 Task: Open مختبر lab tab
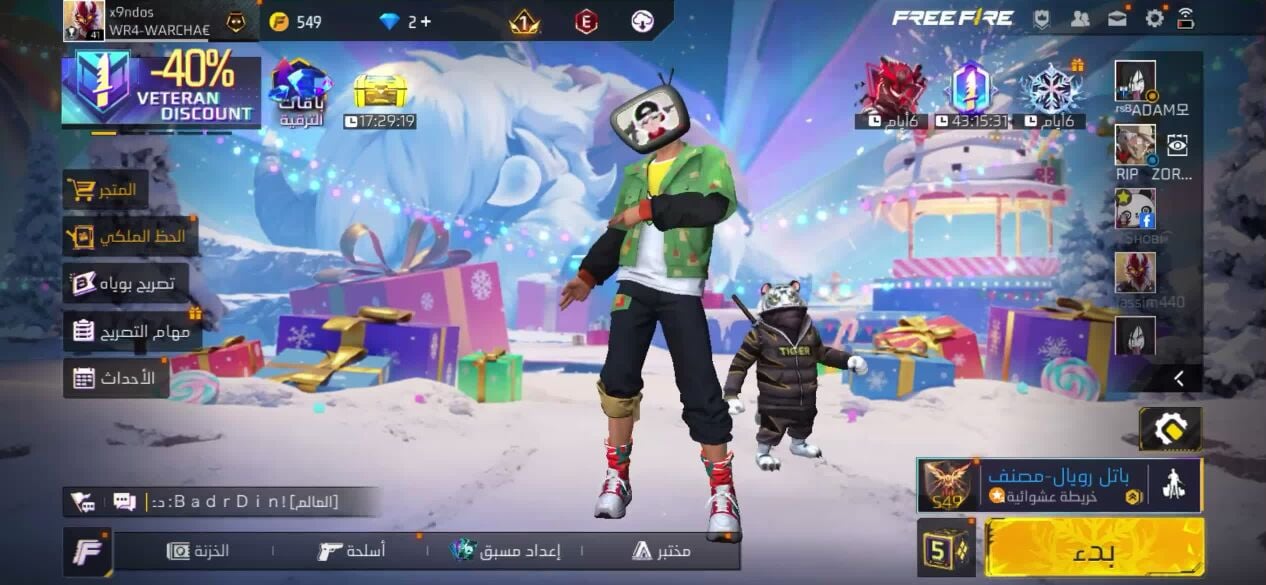coord(661,551)
